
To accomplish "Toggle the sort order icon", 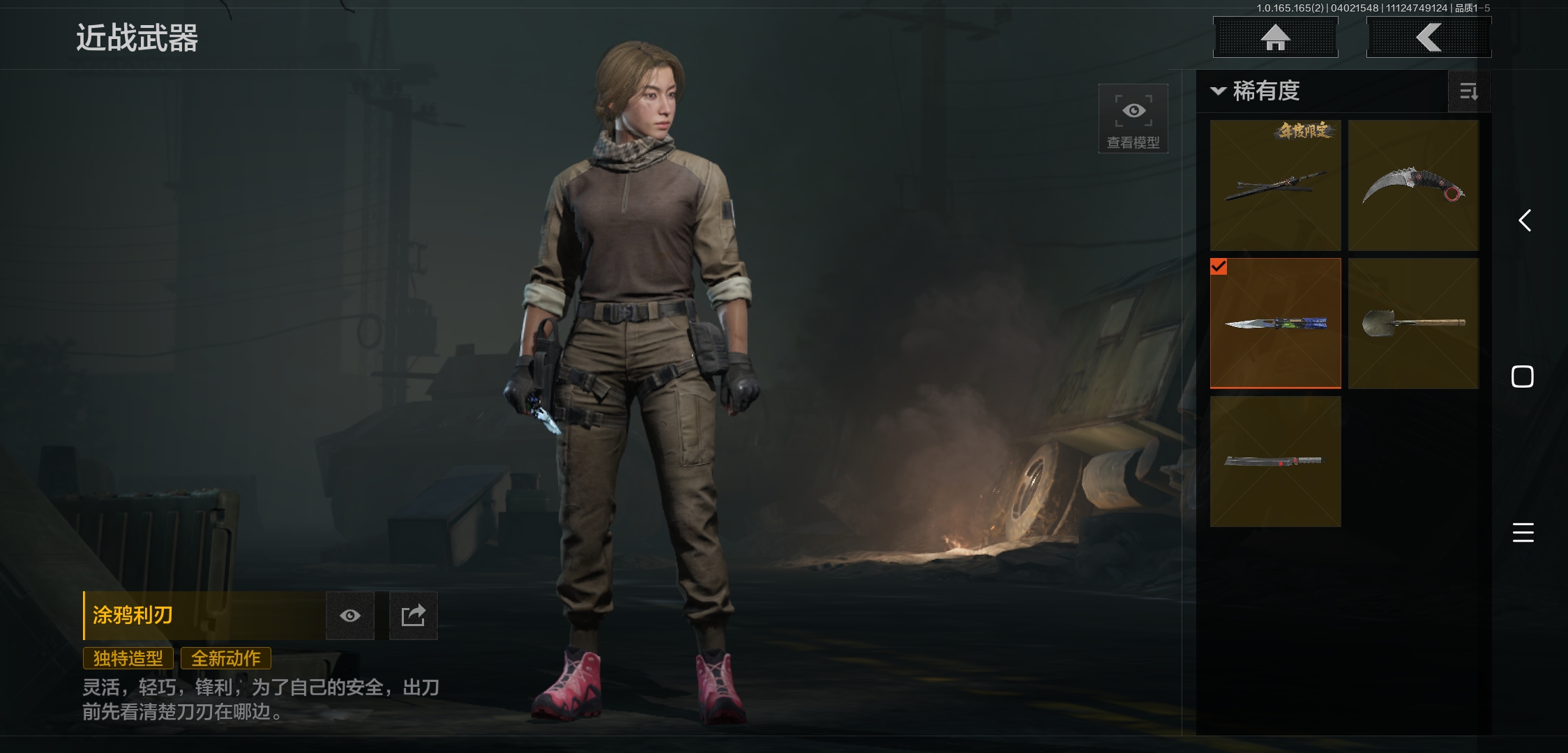I will tap(1468, 91).
